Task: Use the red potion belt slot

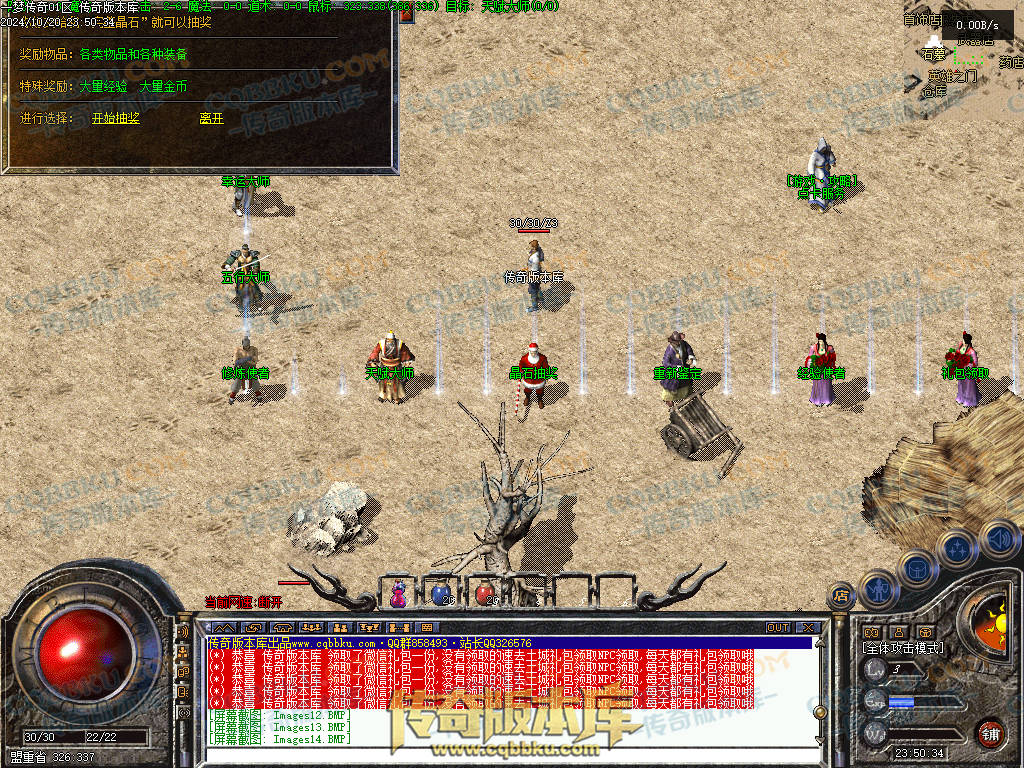Action: click(x=484, y=594)
